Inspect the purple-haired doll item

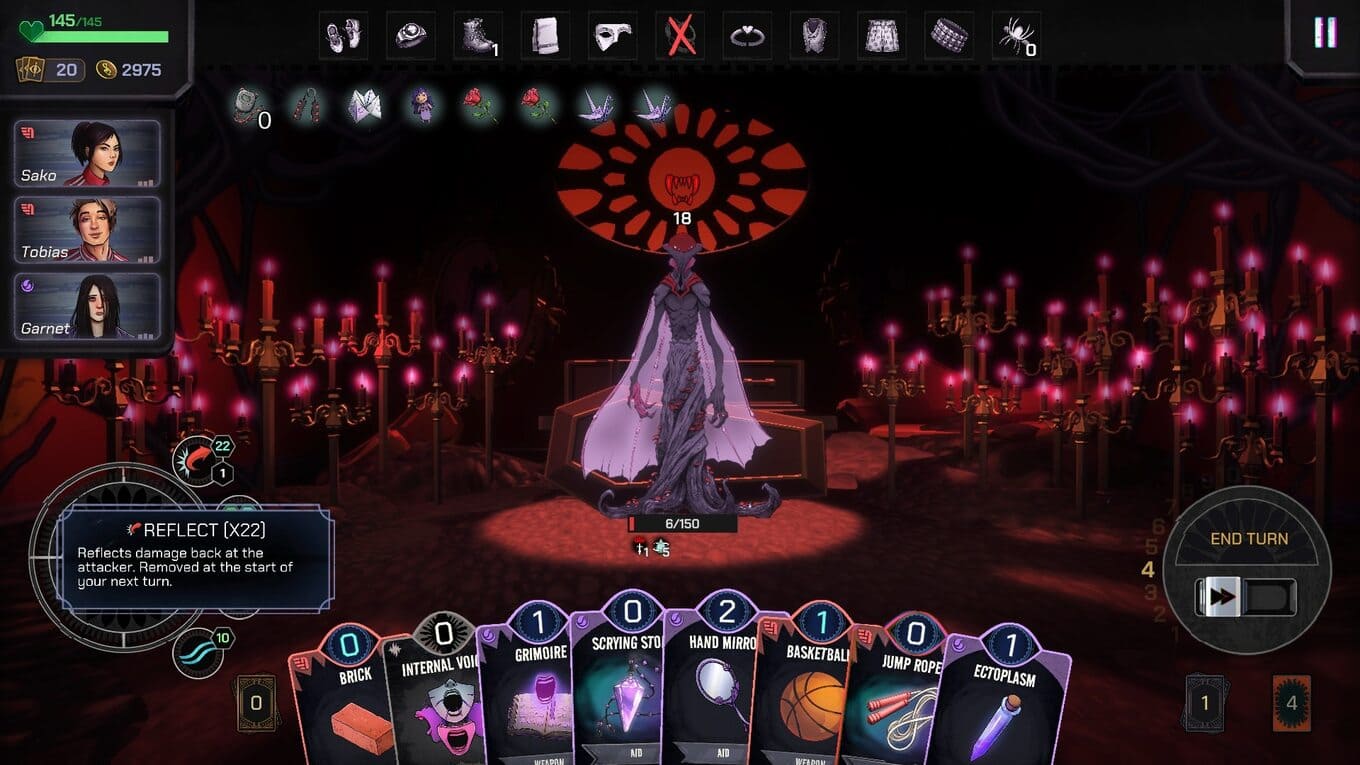(x=421, y=105)
